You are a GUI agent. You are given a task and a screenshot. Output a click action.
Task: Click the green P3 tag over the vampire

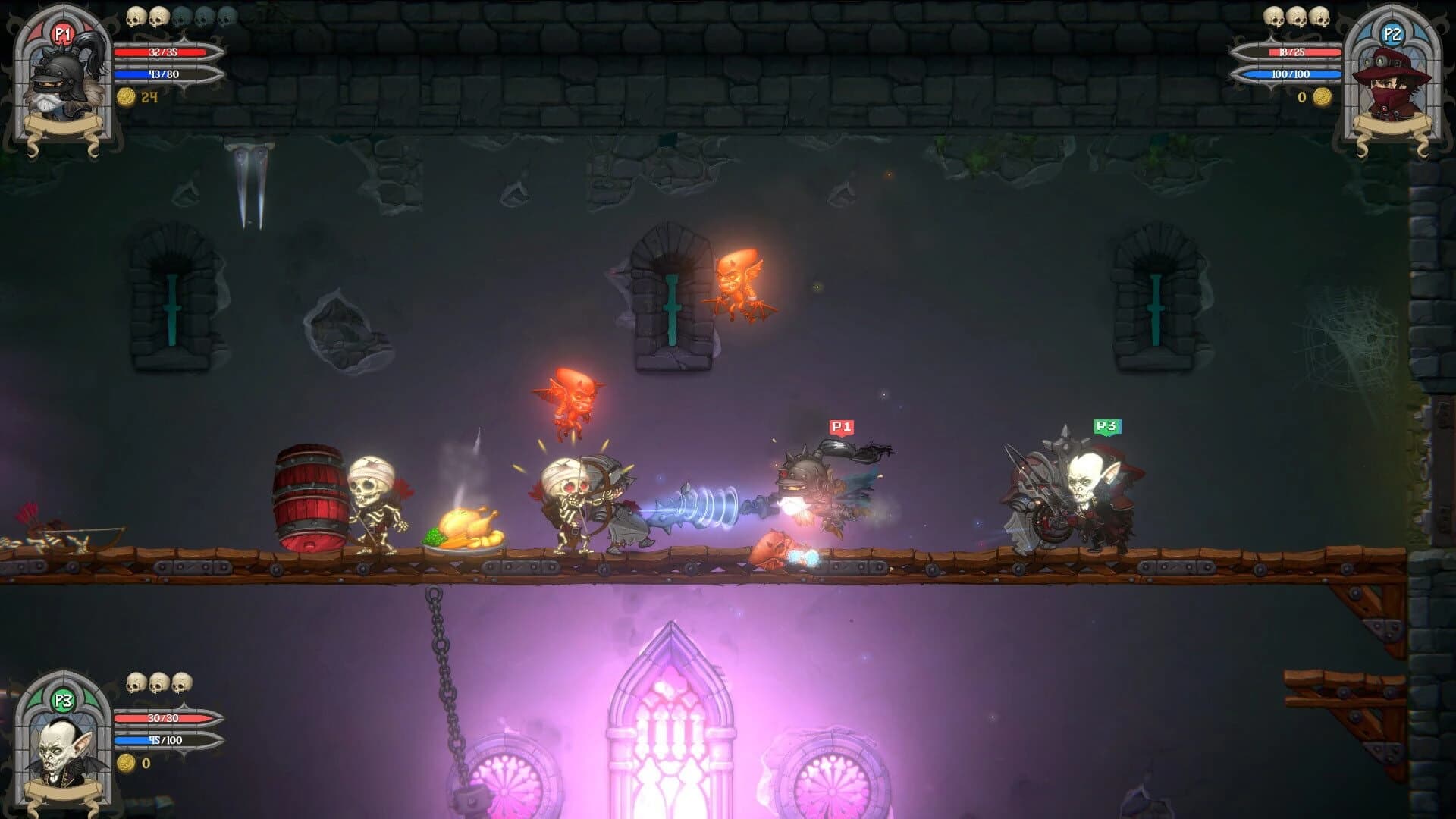click(x=1107, y=425)
